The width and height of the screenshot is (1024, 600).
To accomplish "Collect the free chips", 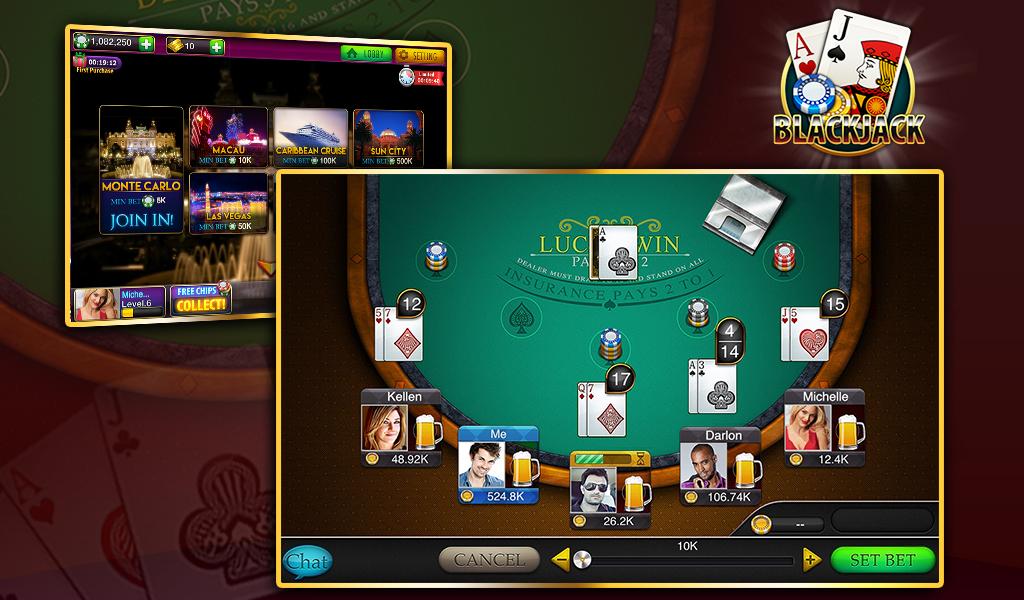I will pyautogui.click(x=200, y=300).
